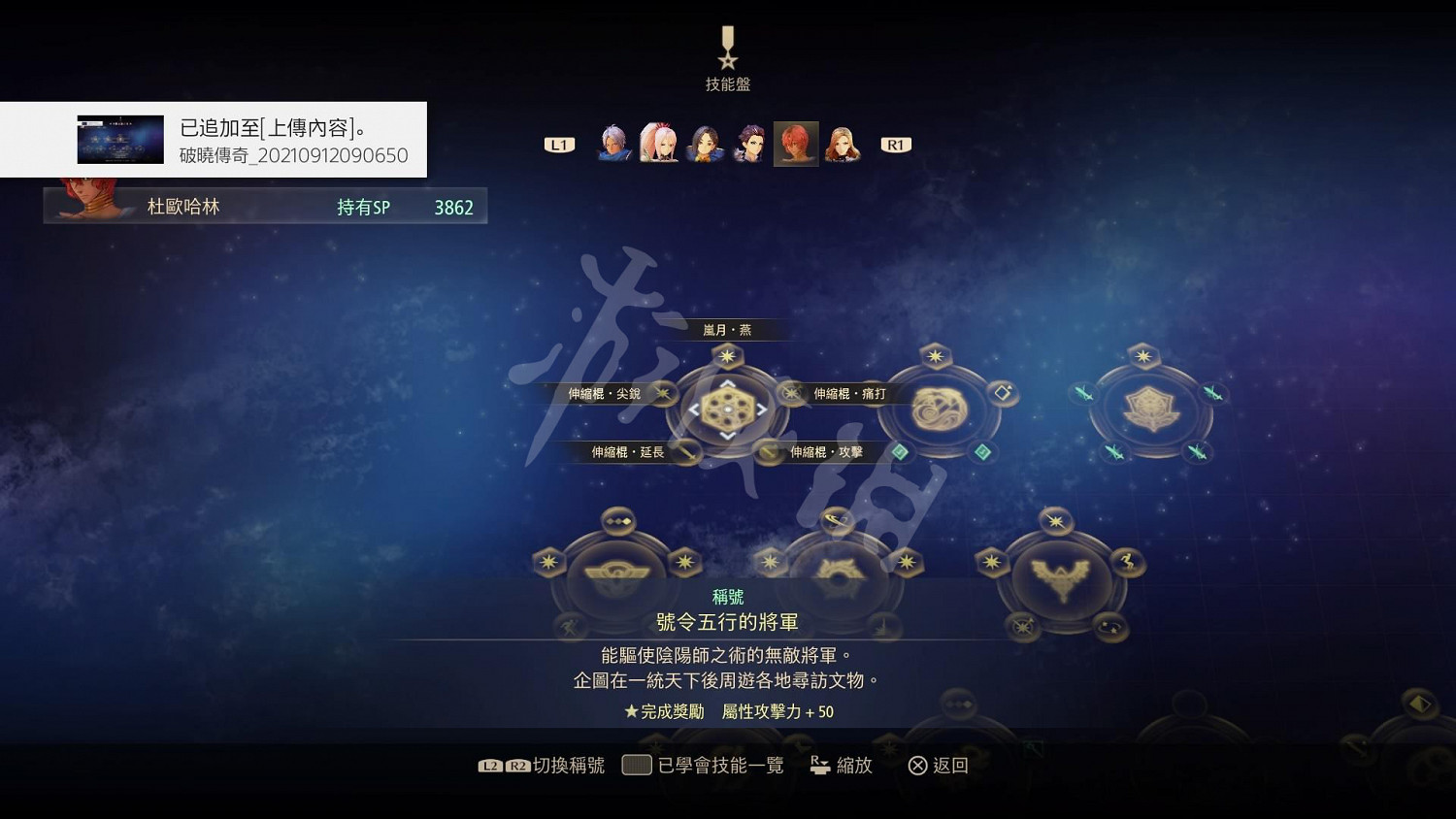Open the center hexagonal title emblem
Image resolution: width=1456 pixels, height=819 pixels.
(727, 409)
